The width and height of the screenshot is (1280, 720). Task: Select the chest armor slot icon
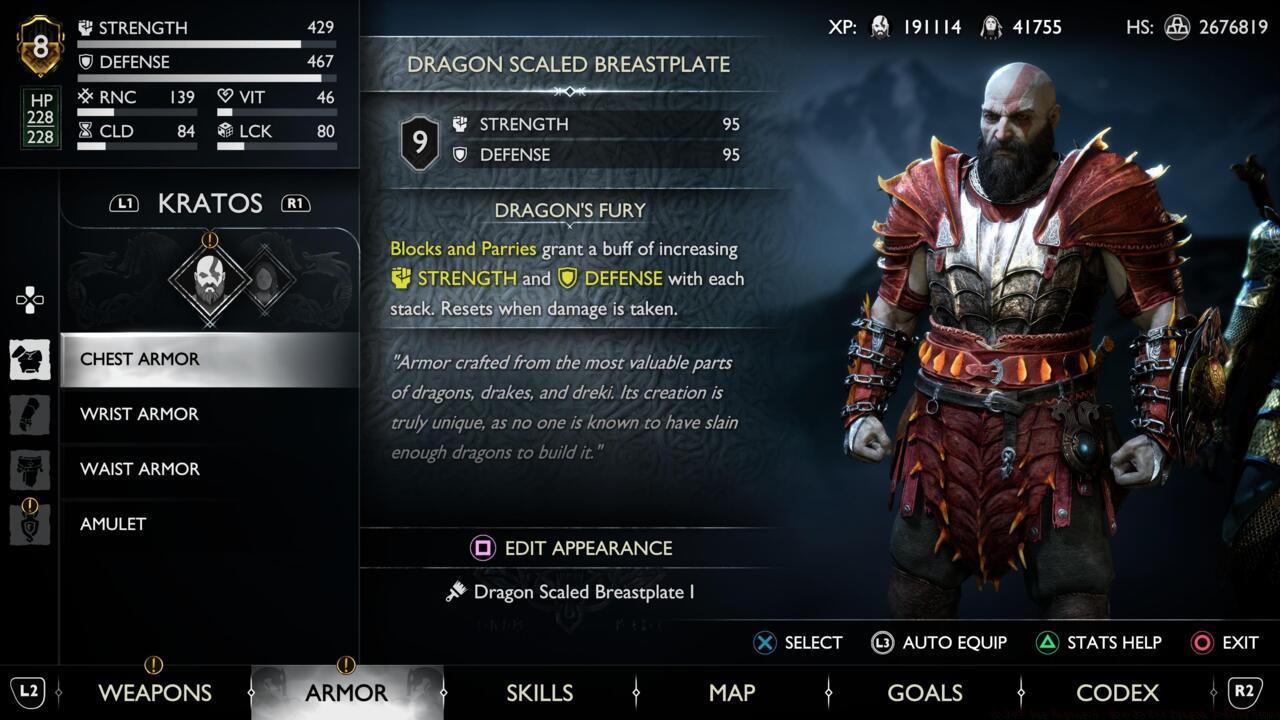click(30, 360)
